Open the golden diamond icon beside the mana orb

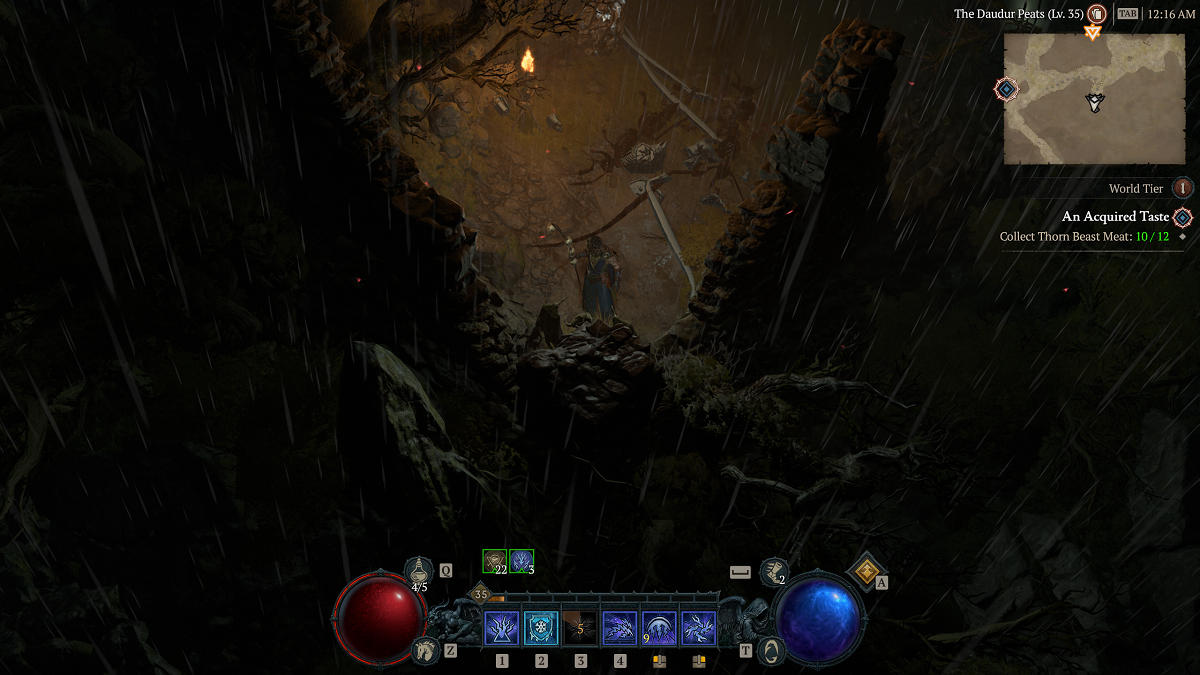point(864,571)
